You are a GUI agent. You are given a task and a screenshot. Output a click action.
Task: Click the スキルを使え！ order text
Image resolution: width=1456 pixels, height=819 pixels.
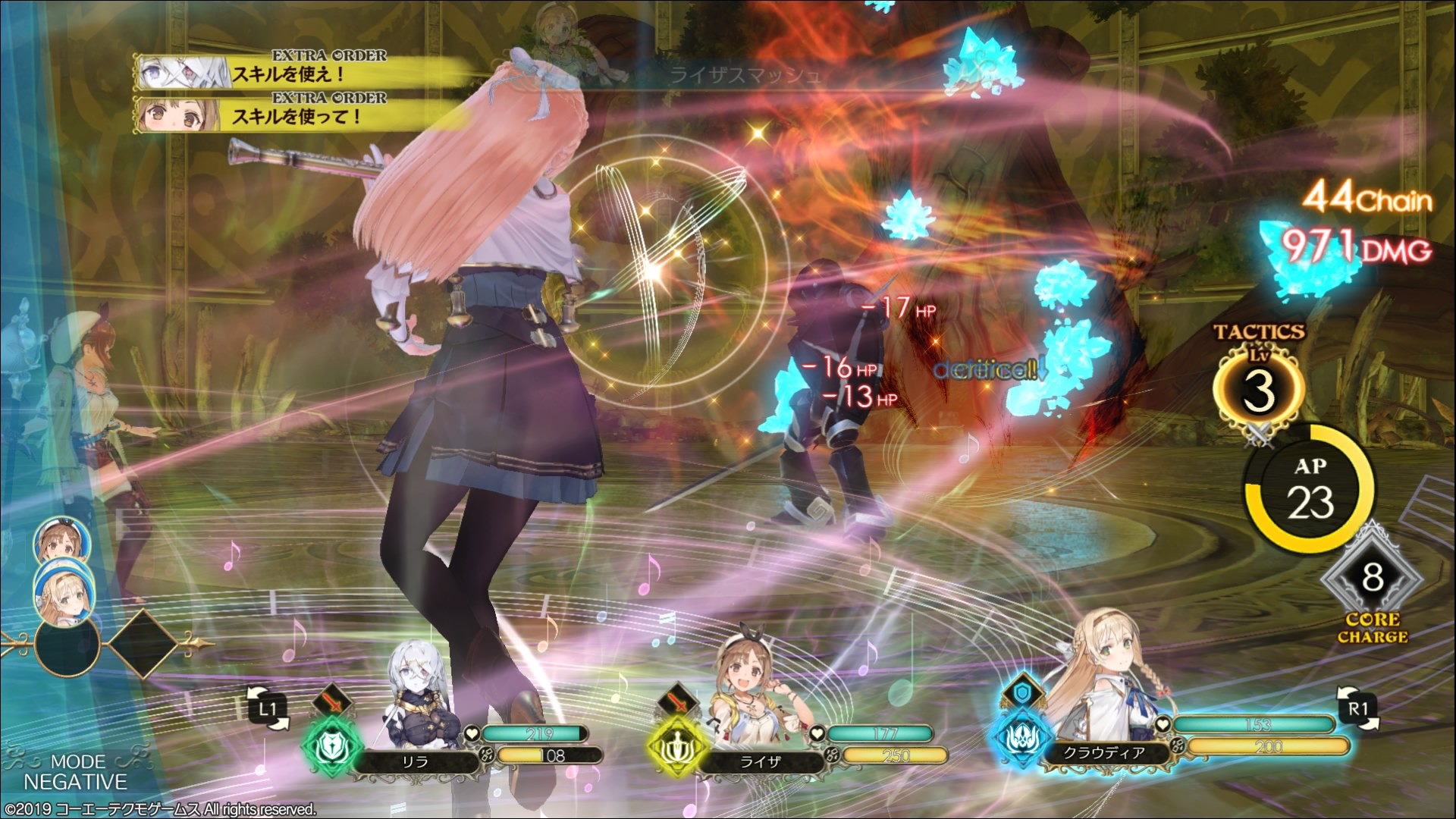click(x=288, y=75)
